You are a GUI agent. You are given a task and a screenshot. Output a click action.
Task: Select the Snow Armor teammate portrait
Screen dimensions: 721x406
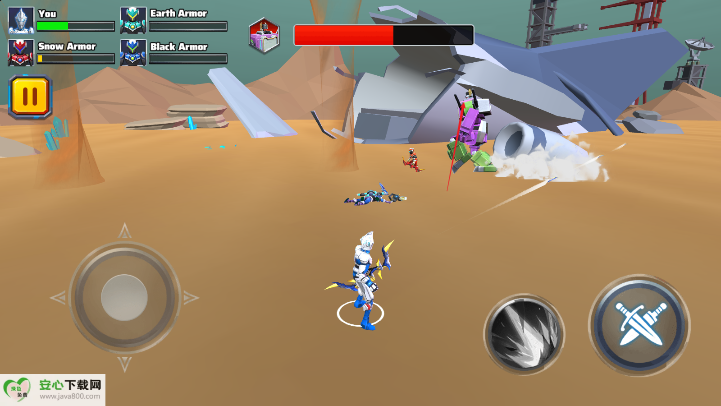pyautogui.click(x=21, y=52)
